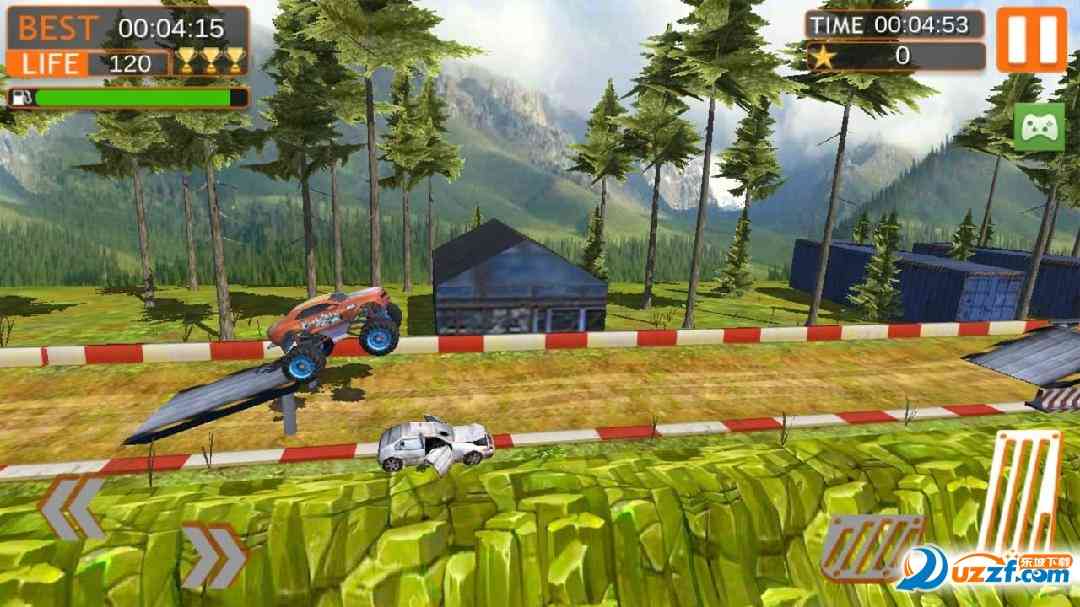Steer left with the left chevron arrow
The height and width of the screenshot is (607, 1080).
(x=71, y=507)
